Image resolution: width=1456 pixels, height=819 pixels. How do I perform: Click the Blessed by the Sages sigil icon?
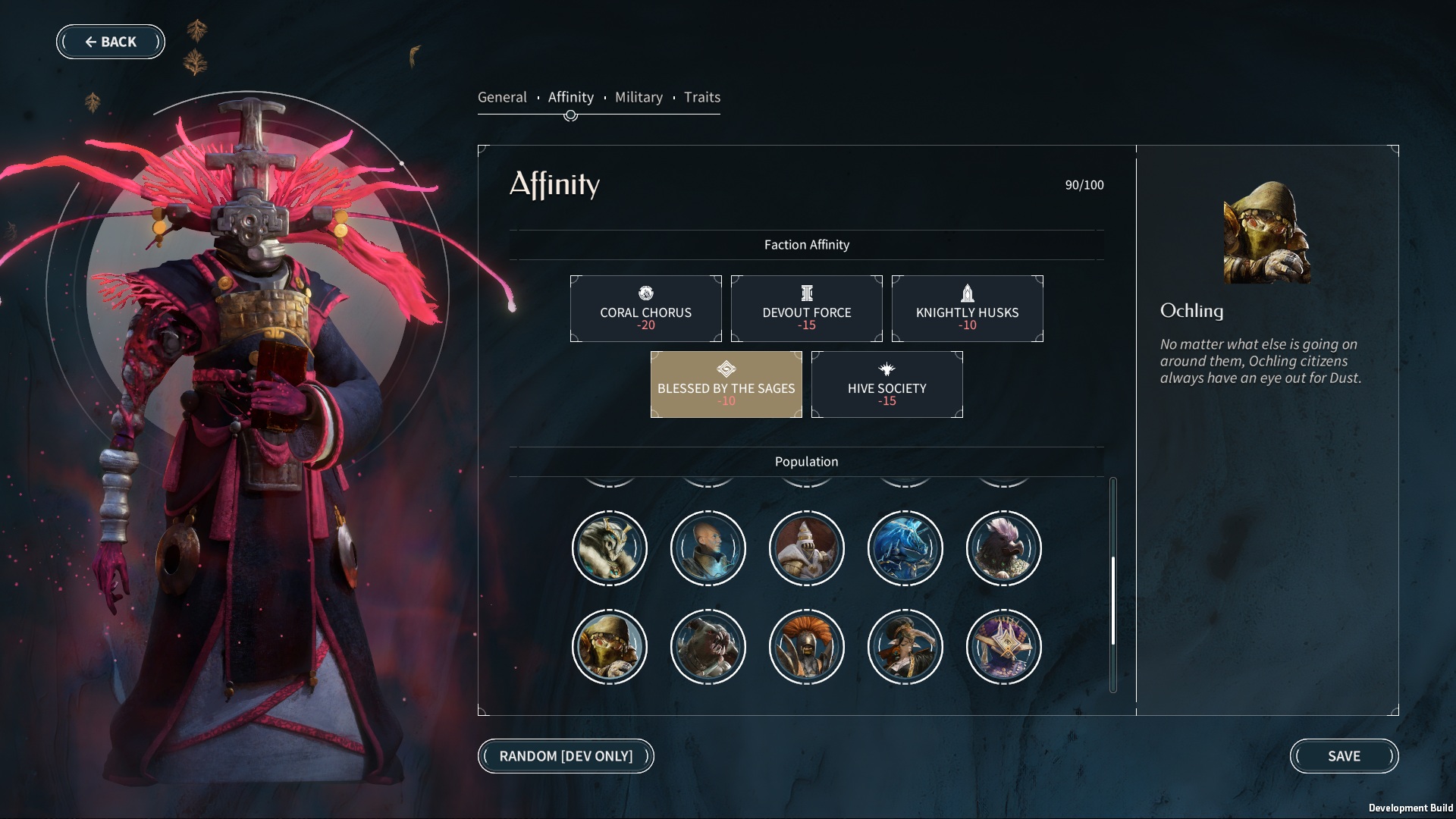point(725,370)
